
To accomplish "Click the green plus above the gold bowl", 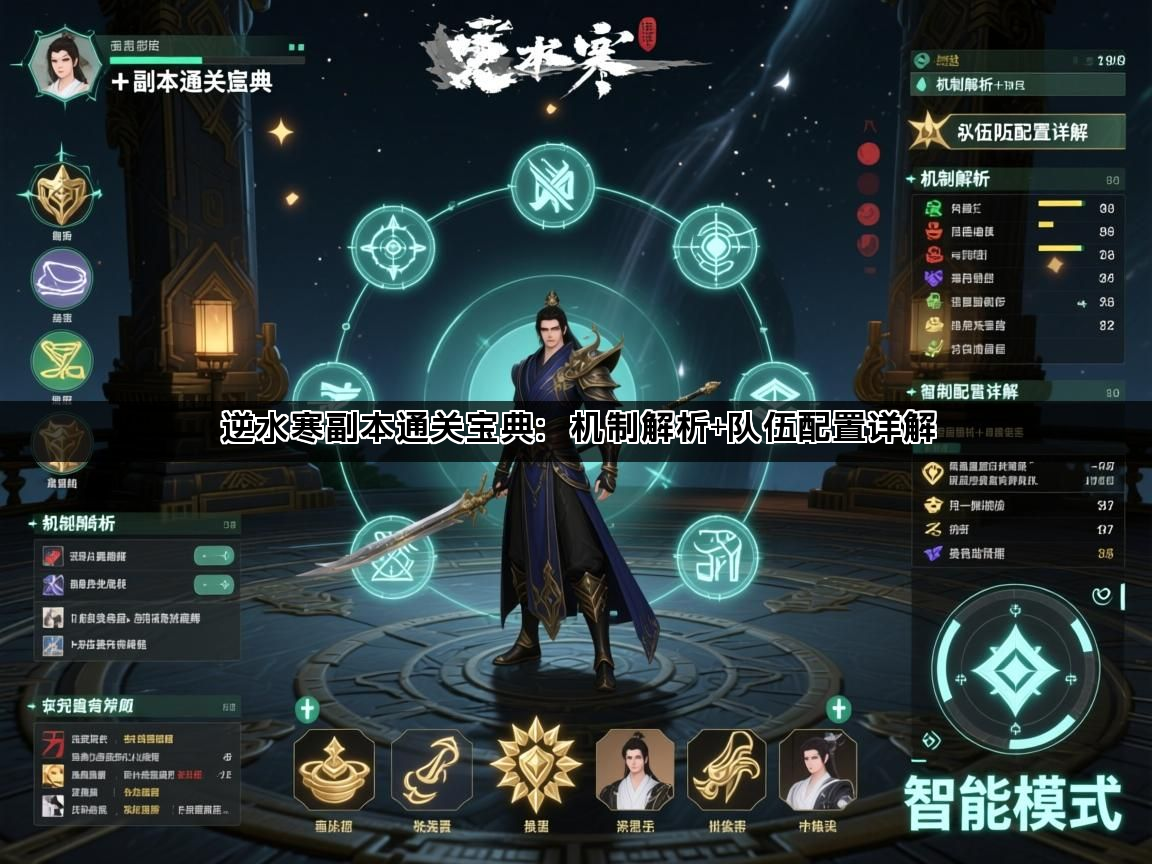I will coord(307,710).
